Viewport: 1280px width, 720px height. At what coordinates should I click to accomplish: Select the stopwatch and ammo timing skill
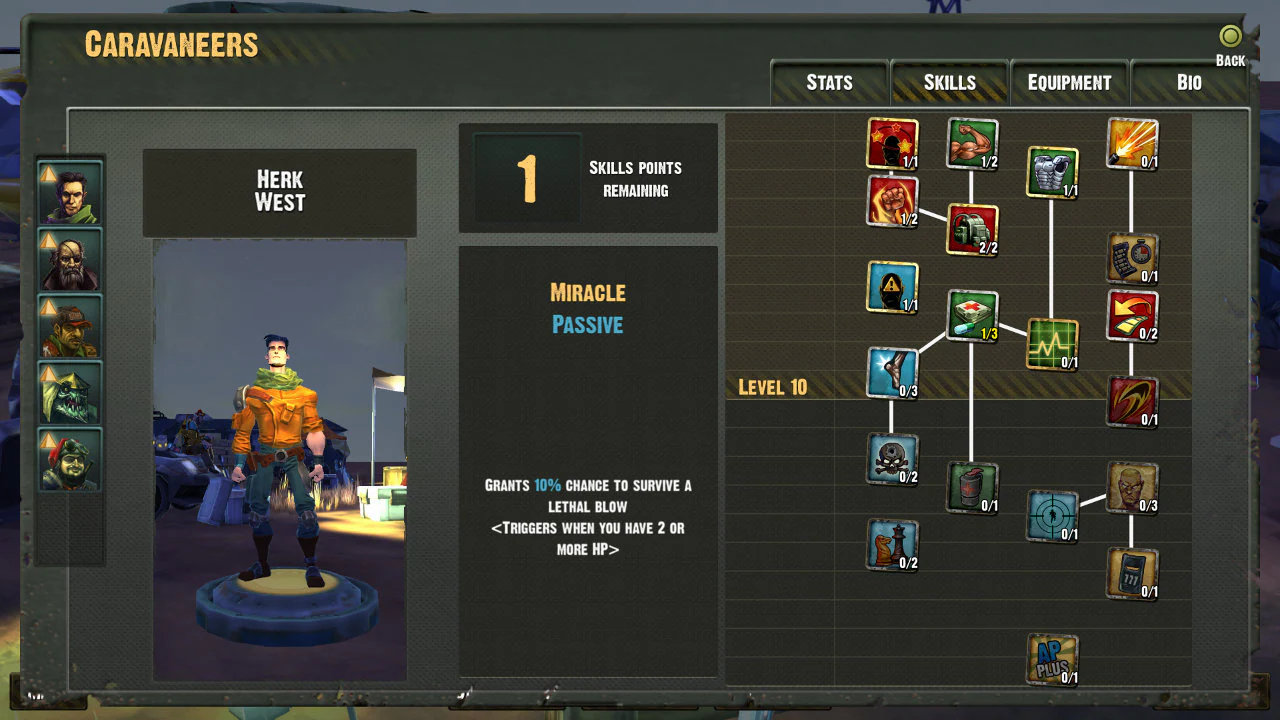coord(1132,257)
